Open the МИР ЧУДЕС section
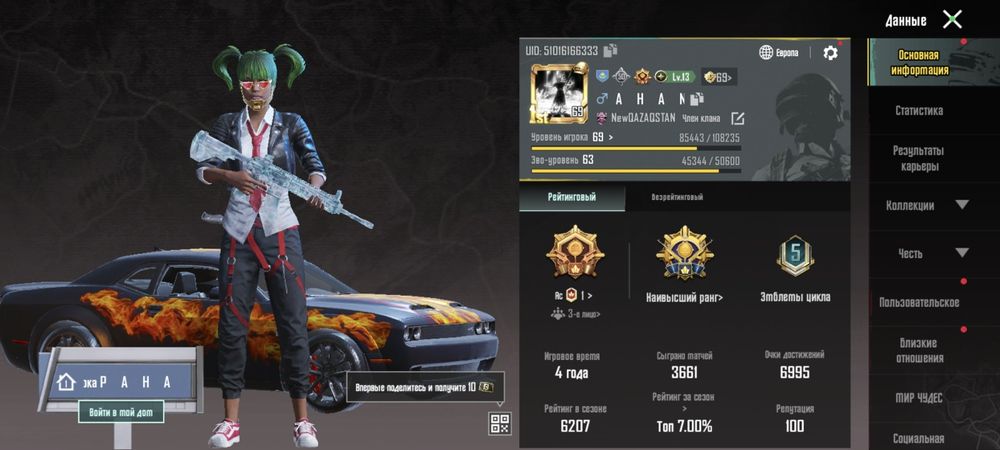This screenshot has height=450, width=1000. pyautogui.click(x=918, y=398)
